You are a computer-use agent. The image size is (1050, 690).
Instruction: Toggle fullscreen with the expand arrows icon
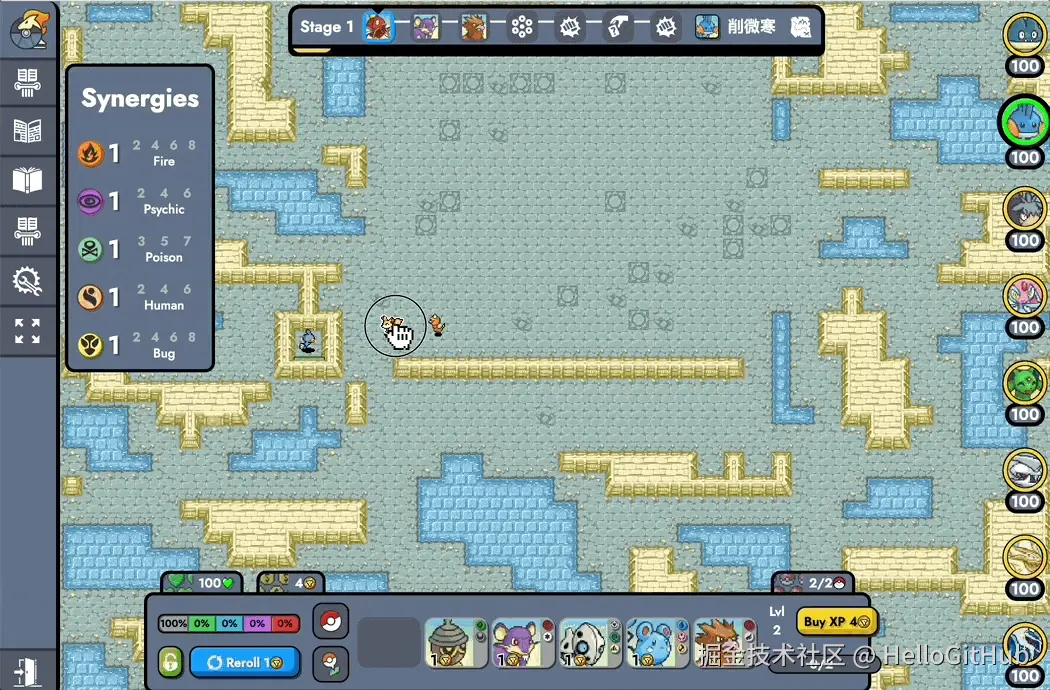point(27,331)
